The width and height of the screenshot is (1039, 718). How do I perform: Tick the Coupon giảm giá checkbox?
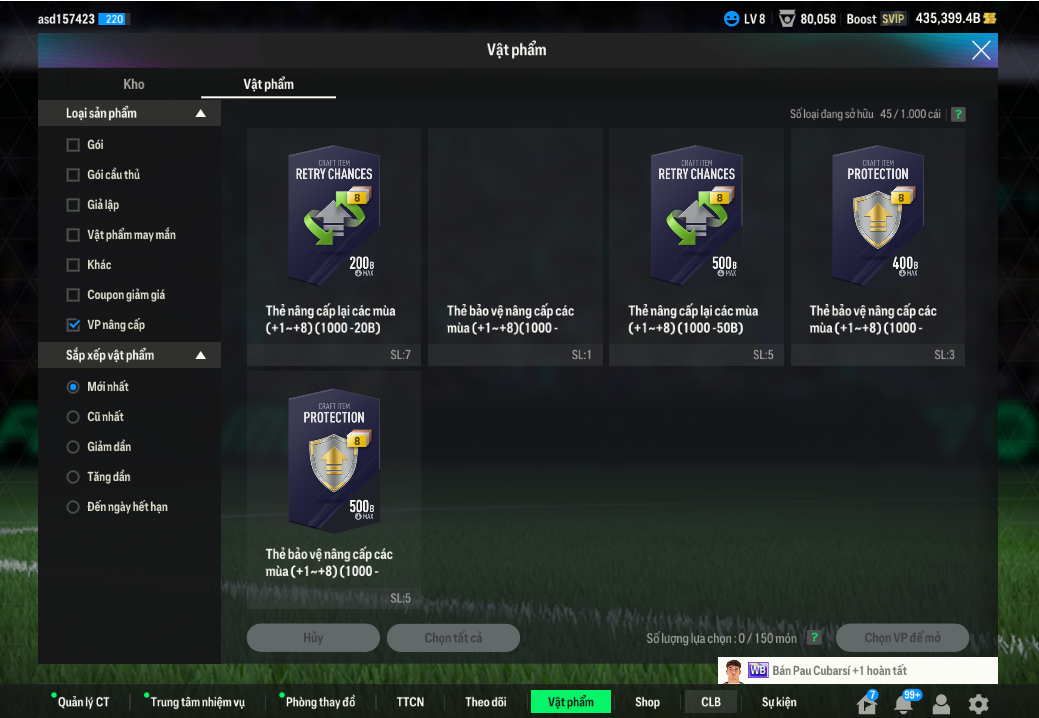click(x=73, y=295)
